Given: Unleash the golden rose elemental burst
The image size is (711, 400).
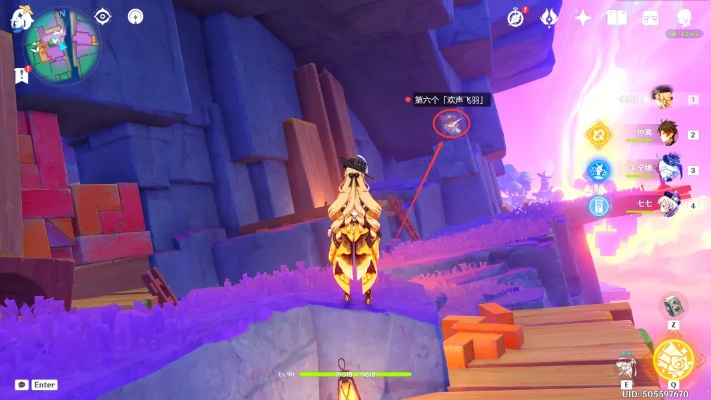Looking at the screenshot, I should 673,359.
